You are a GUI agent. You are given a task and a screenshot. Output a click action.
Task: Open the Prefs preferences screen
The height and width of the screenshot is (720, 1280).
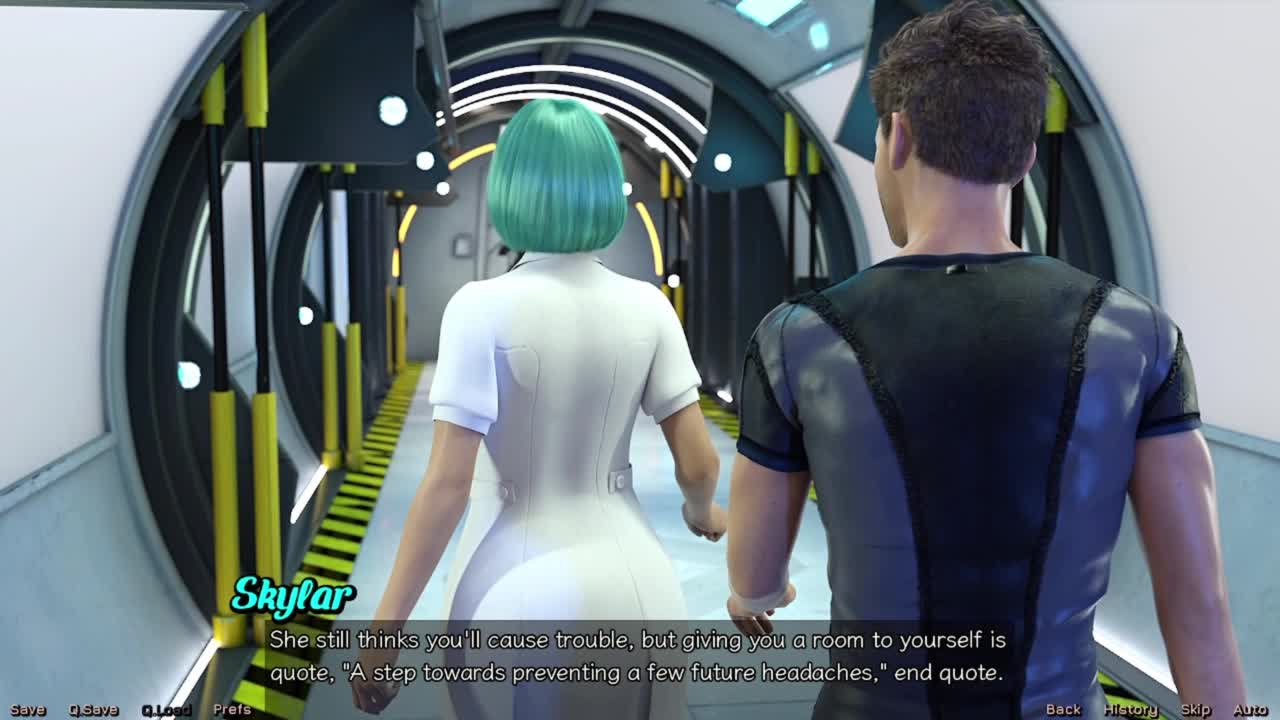pyautogui.click(x=232, y=710)
